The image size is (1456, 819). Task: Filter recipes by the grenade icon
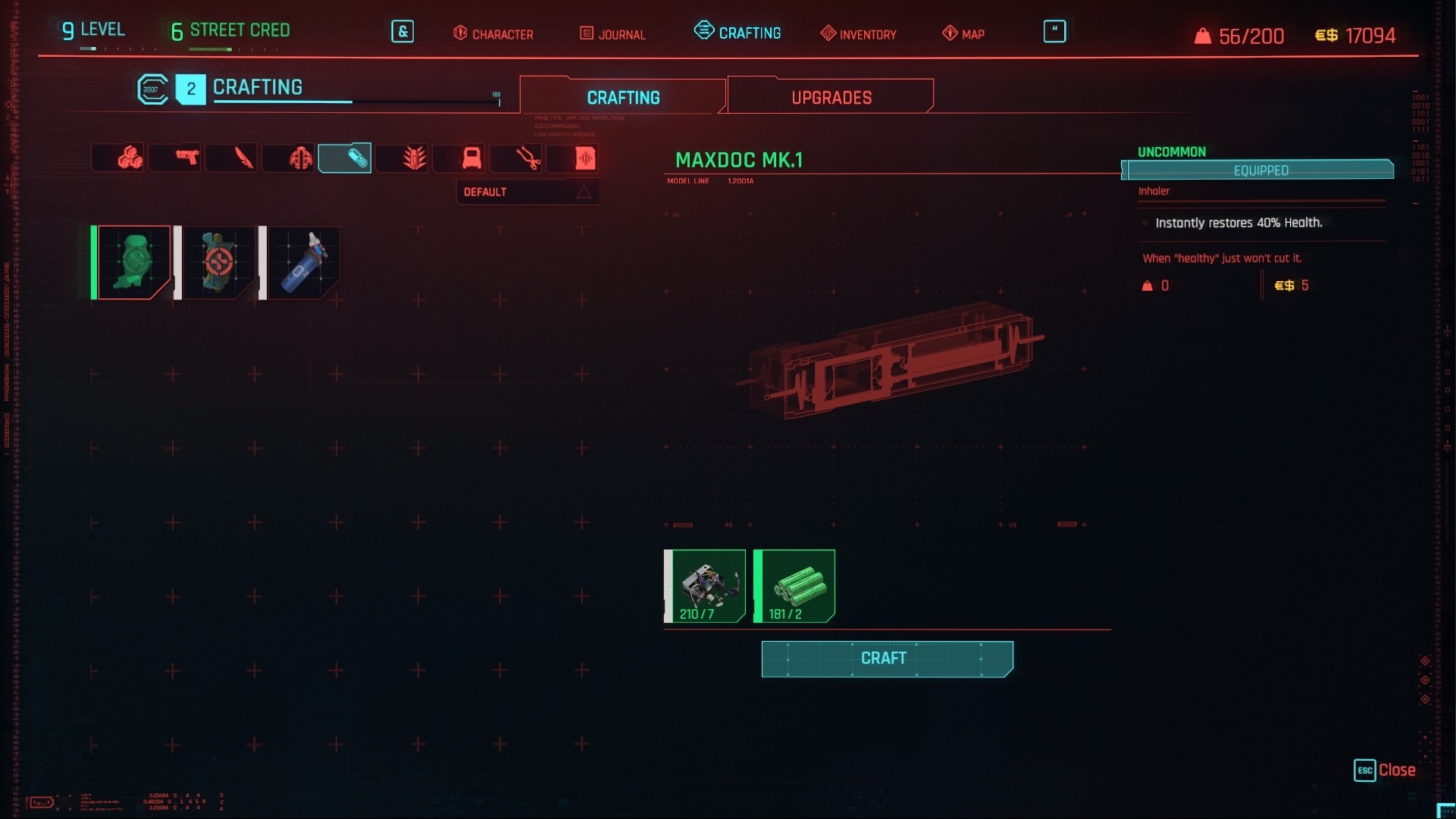point(300,158)
